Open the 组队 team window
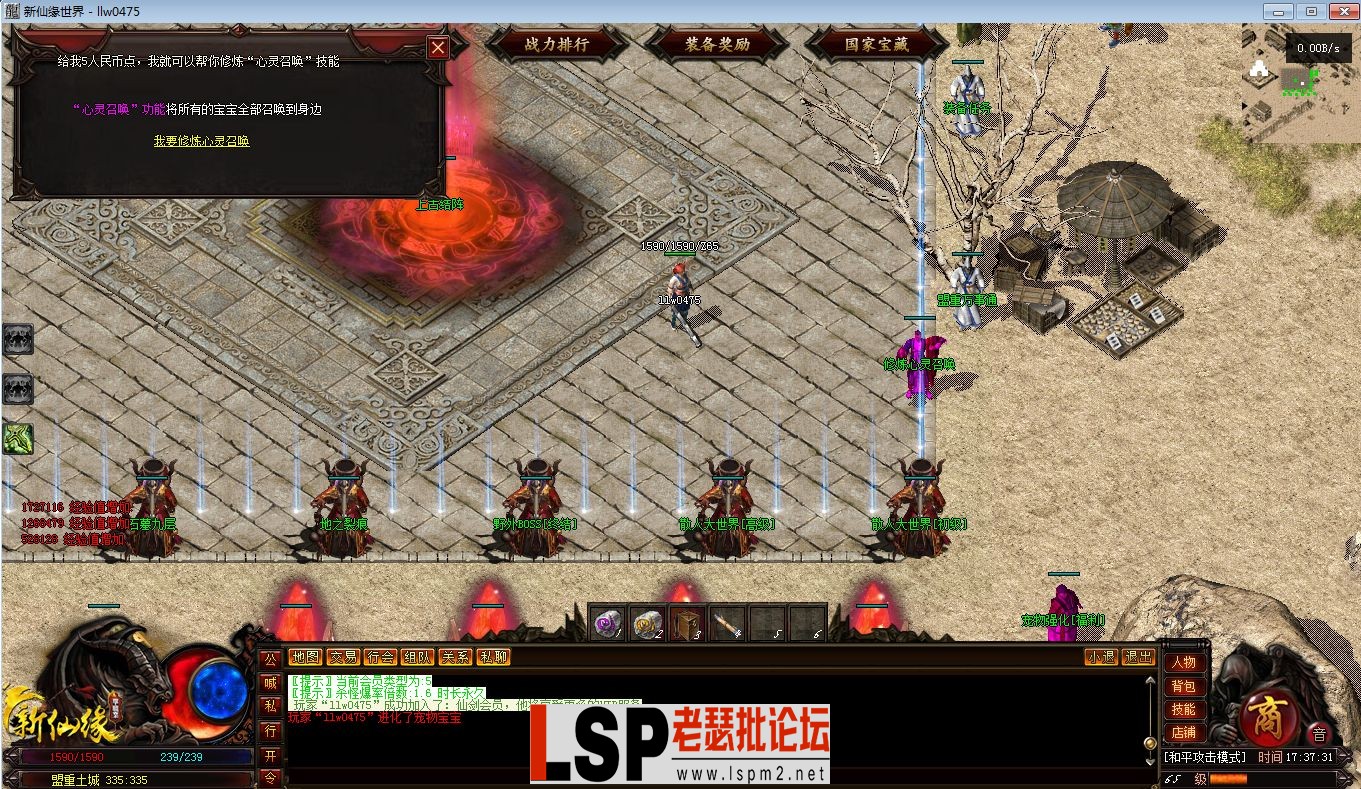This screenshot has height=789, width=1361. pos(417,657)
